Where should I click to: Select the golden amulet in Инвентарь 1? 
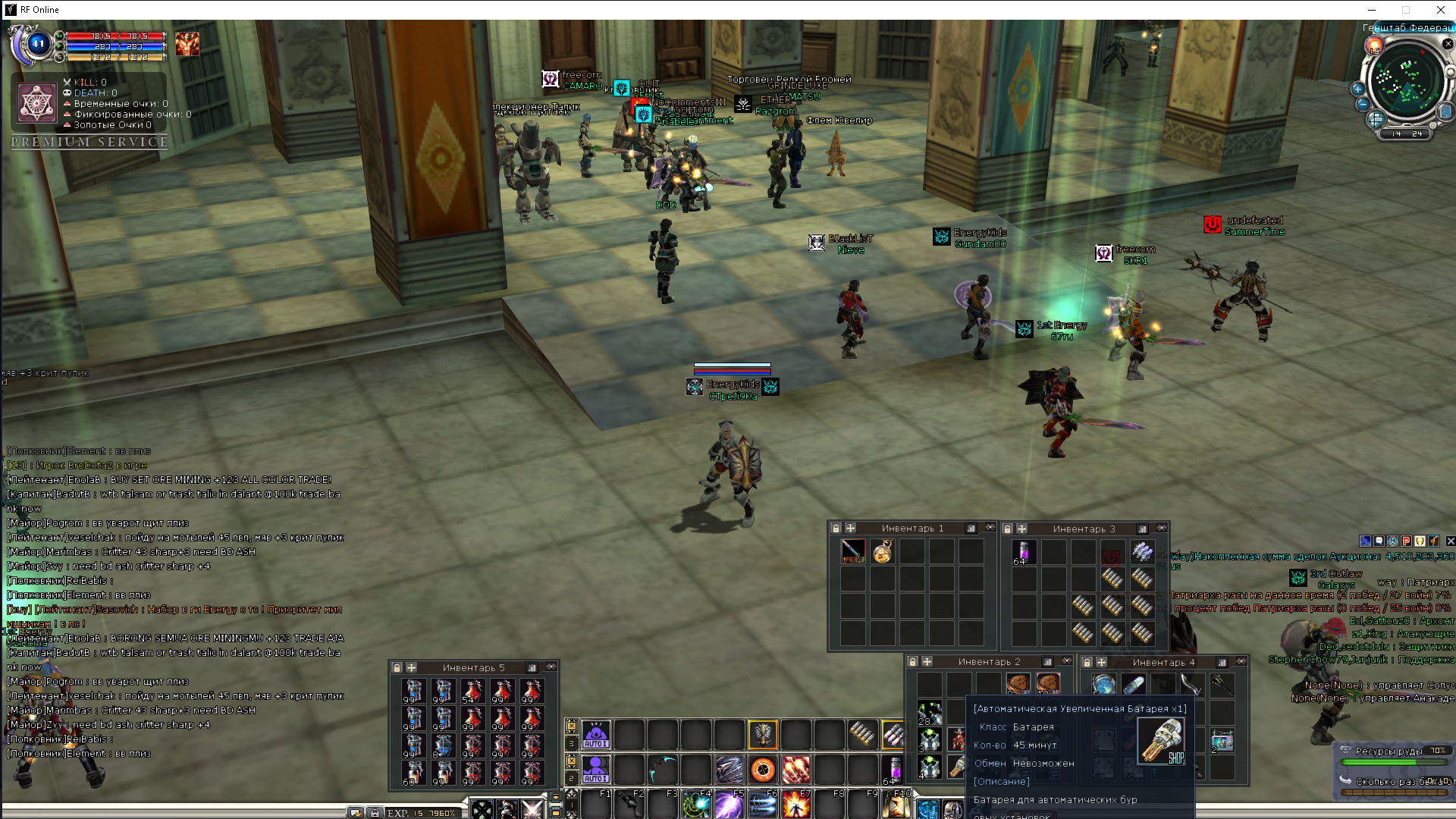point(882,551)
